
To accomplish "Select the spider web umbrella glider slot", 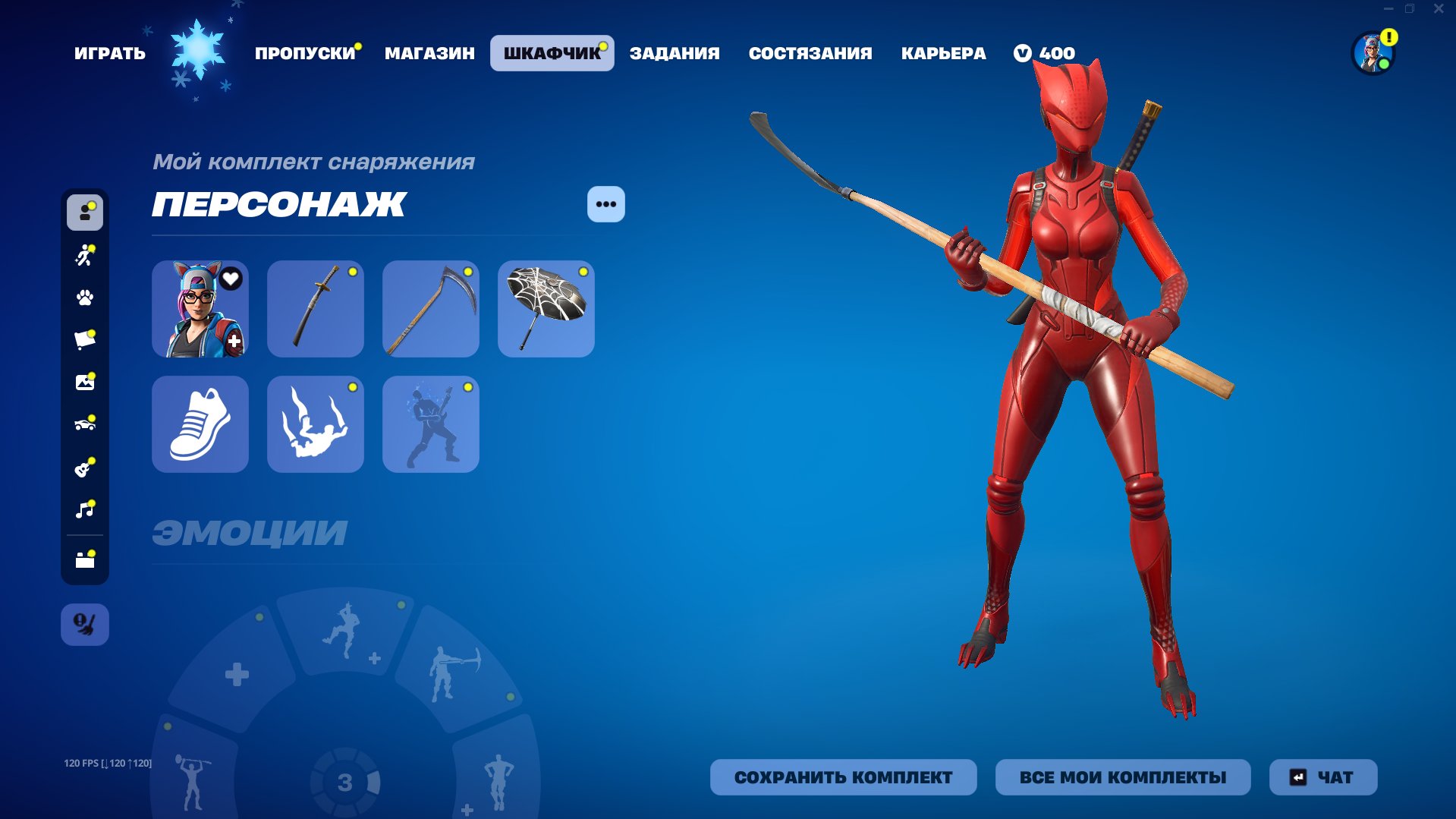I will (546, 308).
